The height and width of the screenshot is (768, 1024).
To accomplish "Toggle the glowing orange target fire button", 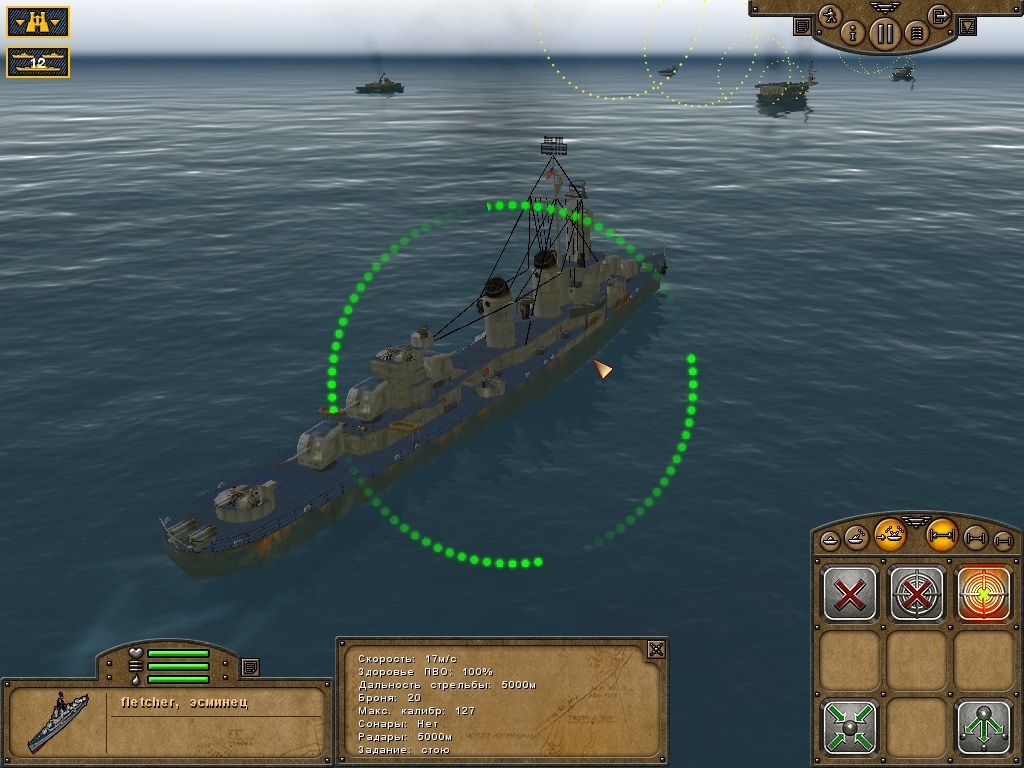I will (984, 593).
